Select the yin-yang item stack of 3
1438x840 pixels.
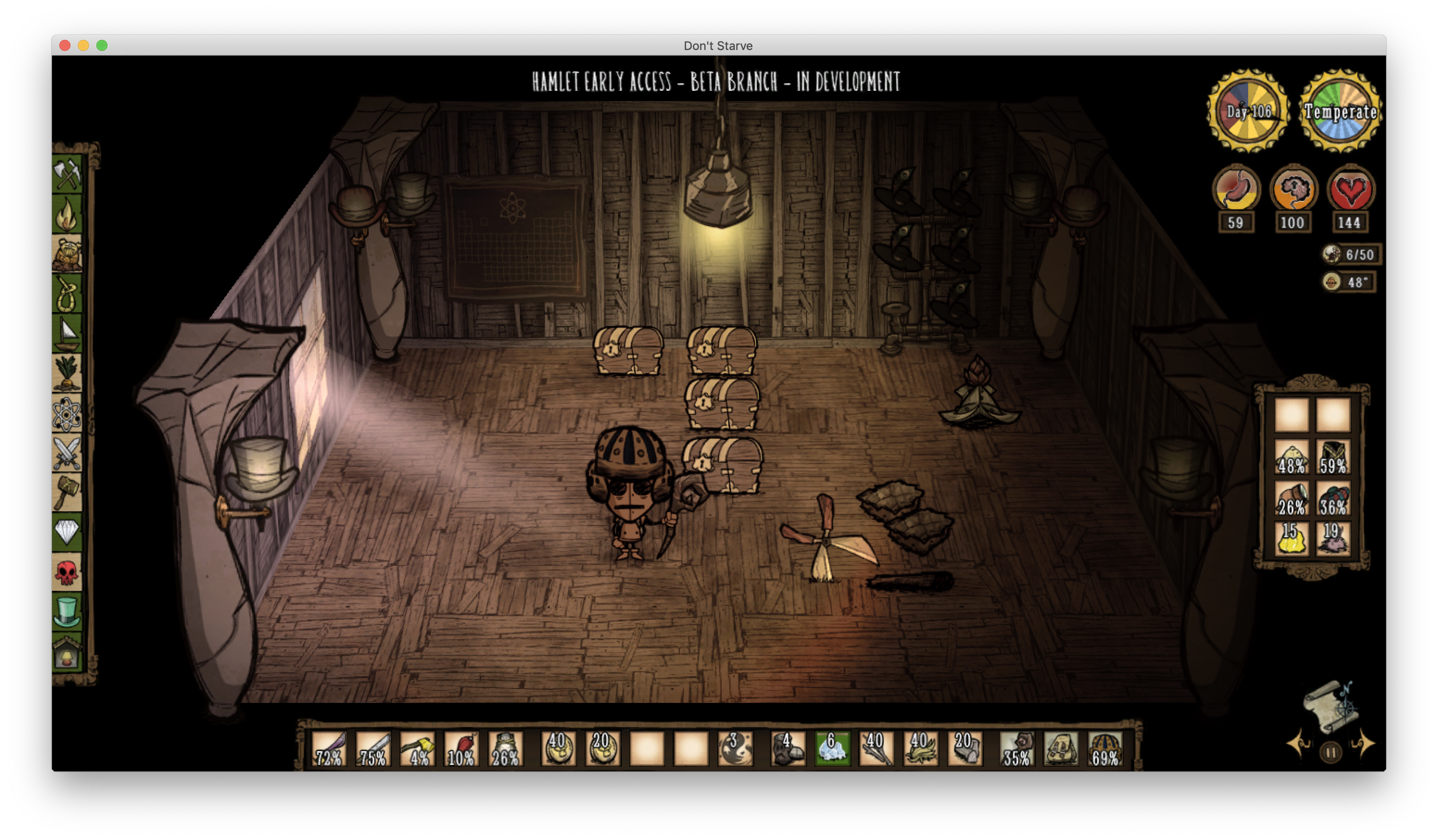point(735,749)
